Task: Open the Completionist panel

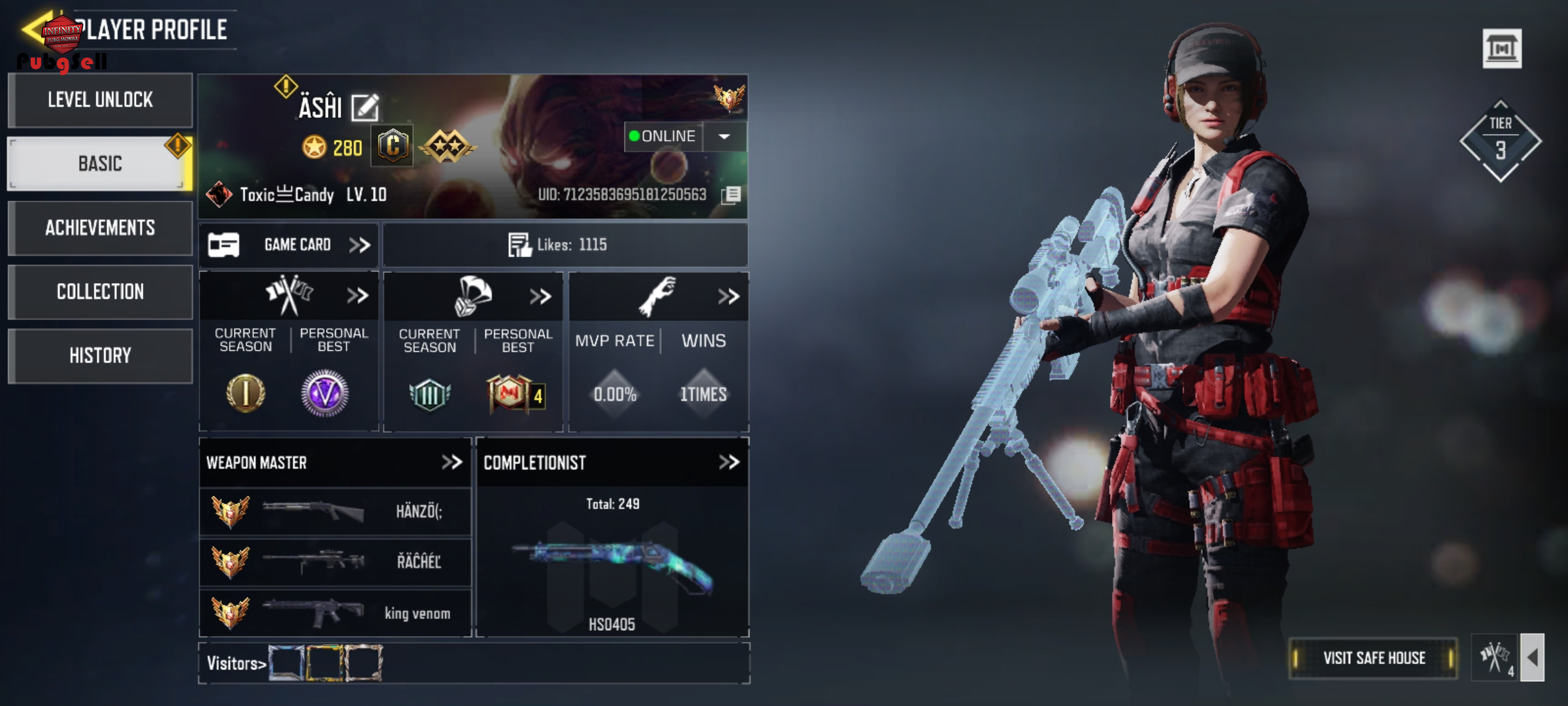Action: tap(728, 463)
